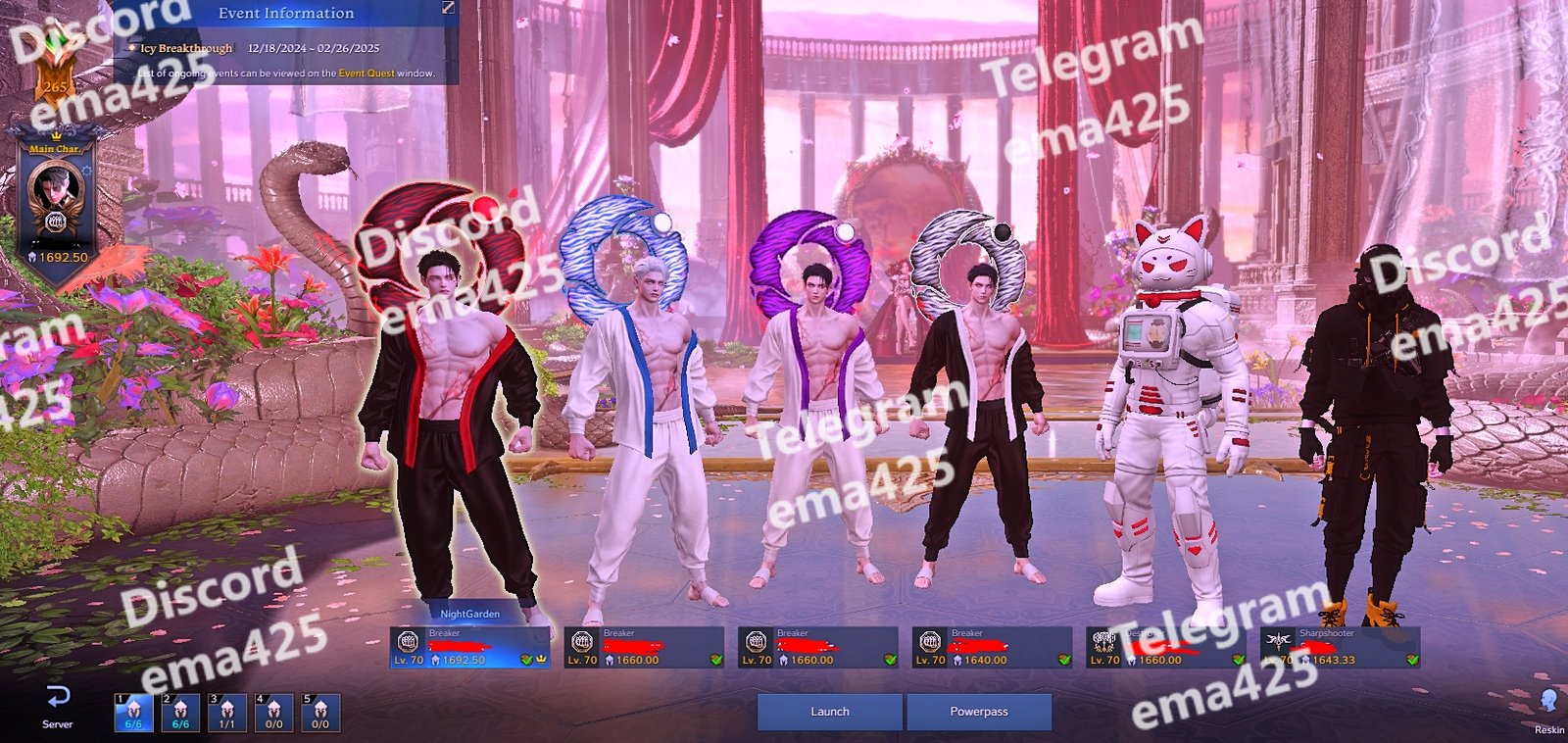Launch the game with the selected character
The width and height of the screenshot is (1568, 743).
pos(829,712)
